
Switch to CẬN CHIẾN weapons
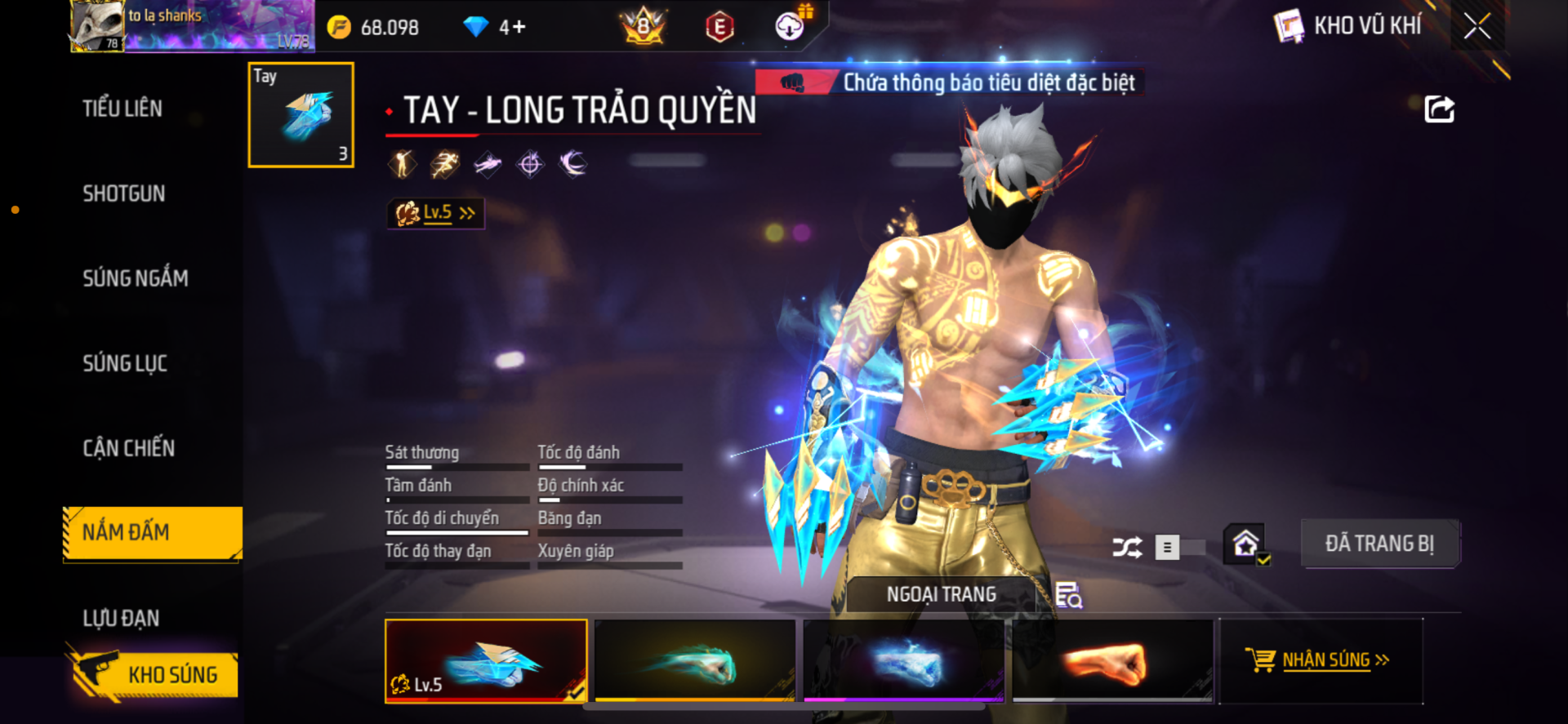tap(129, 448)
